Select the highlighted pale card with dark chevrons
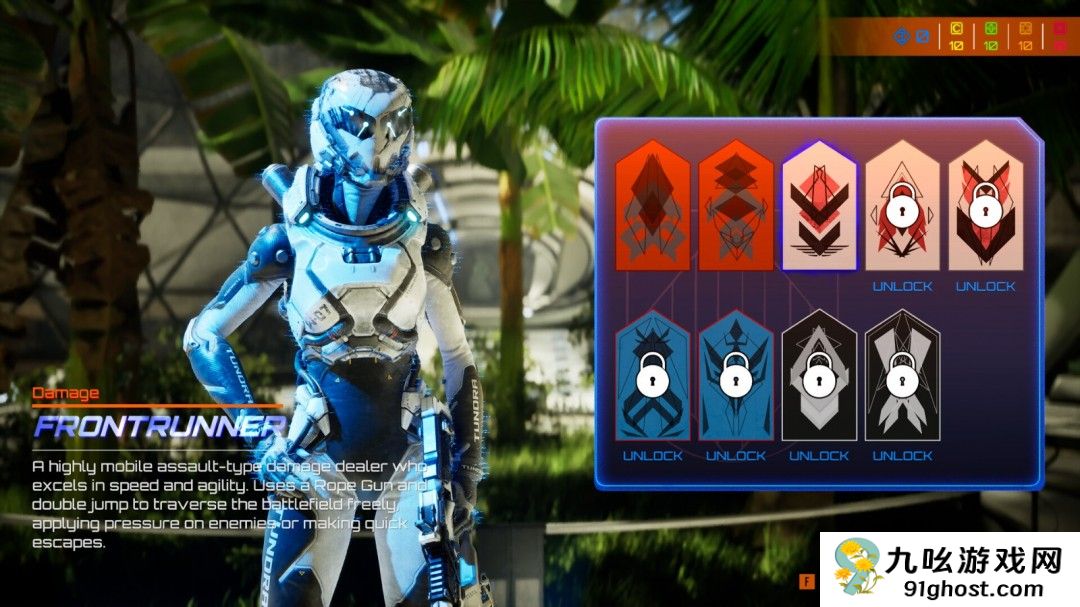The image size is (1080, 607). [x=819, y=206]
